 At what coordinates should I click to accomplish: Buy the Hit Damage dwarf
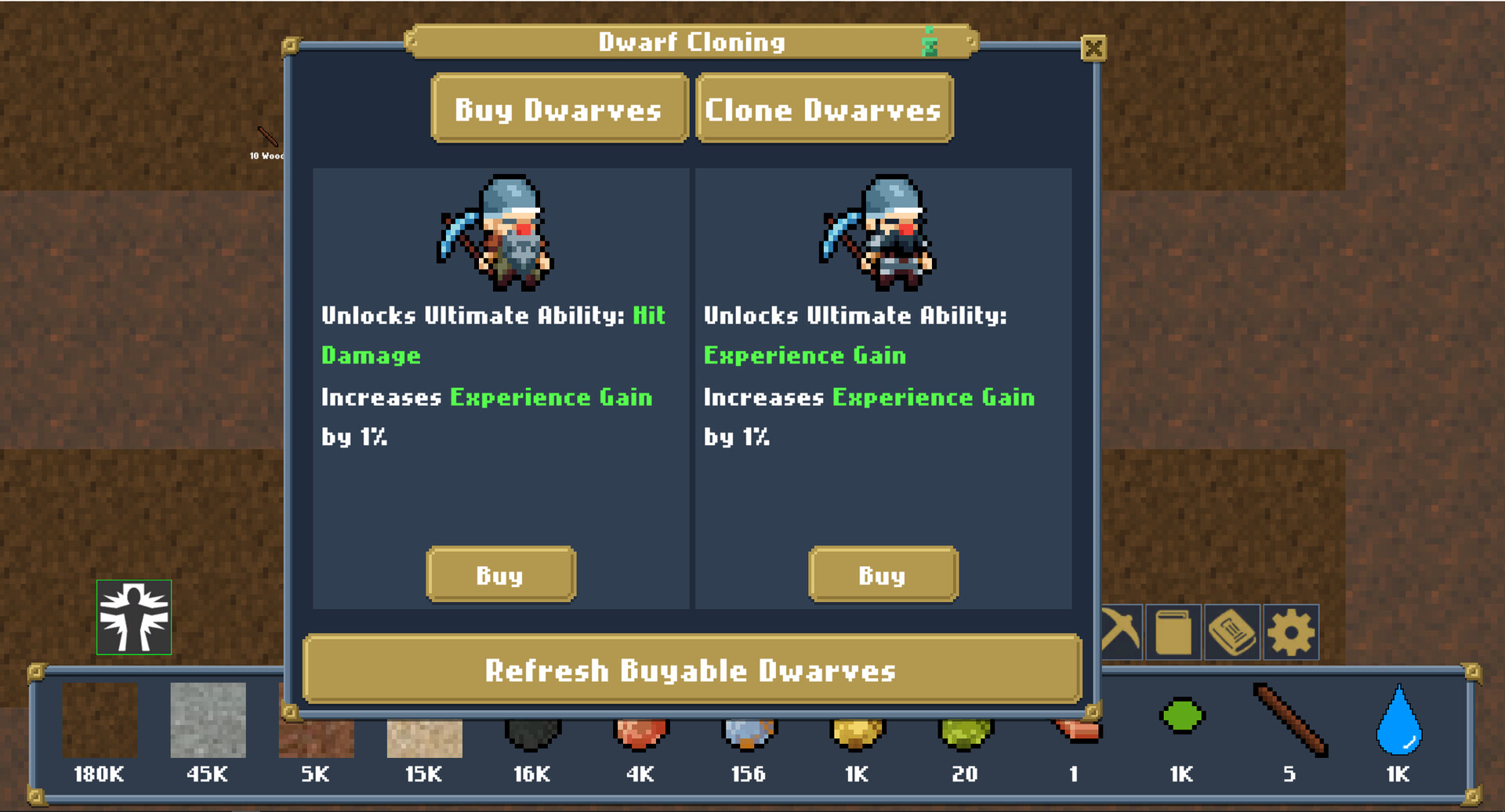tap(501, 575)
